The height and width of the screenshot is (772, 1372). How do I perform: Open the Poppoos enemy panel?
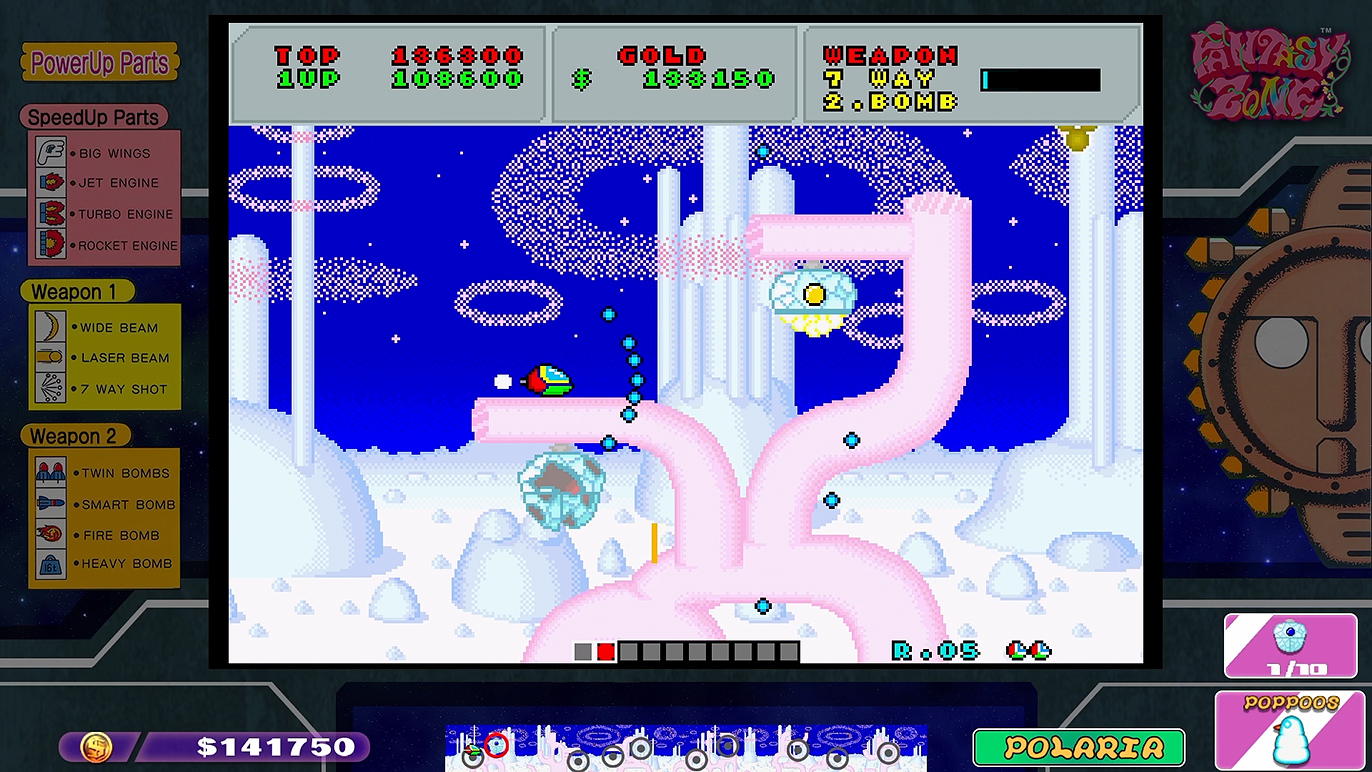pos(1289,730)
